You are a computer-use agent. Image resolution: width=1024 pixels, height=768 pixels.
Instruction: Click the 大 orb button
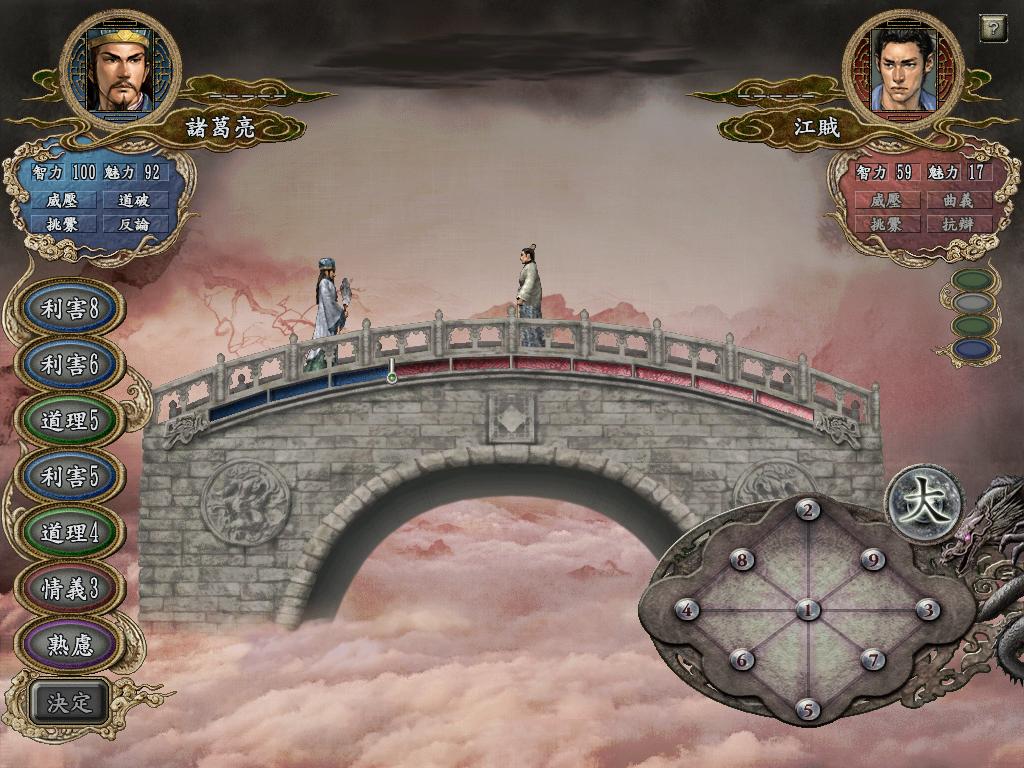(924, 503)
